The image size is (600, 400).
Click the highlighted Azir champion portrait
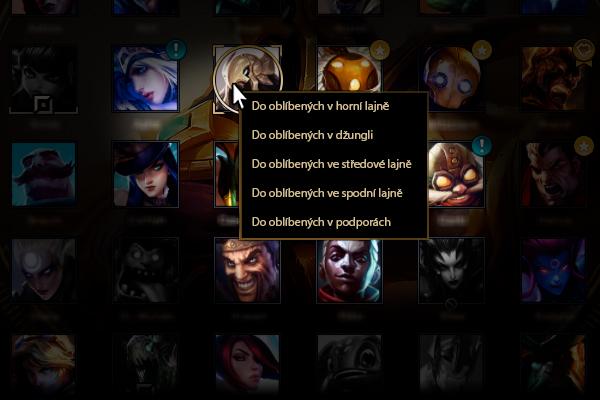247,77
